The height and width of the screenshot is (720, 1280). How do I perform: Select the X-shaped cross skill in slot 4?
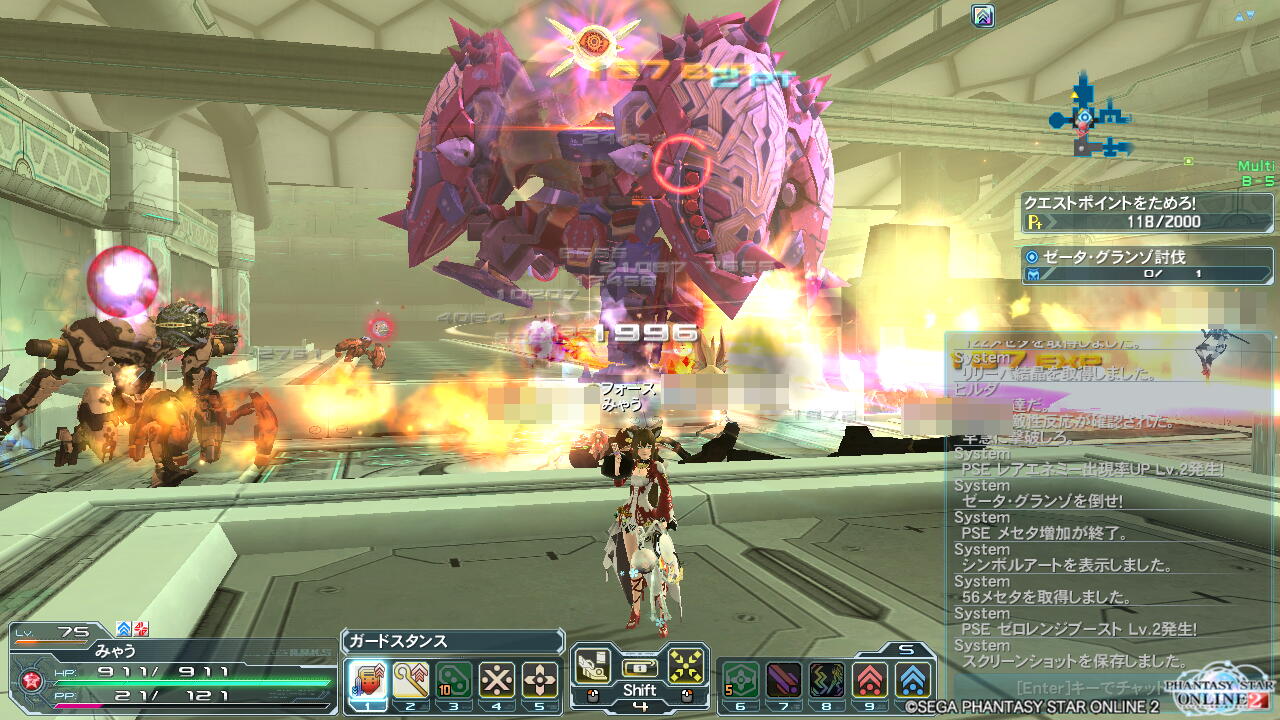[497, 680]
